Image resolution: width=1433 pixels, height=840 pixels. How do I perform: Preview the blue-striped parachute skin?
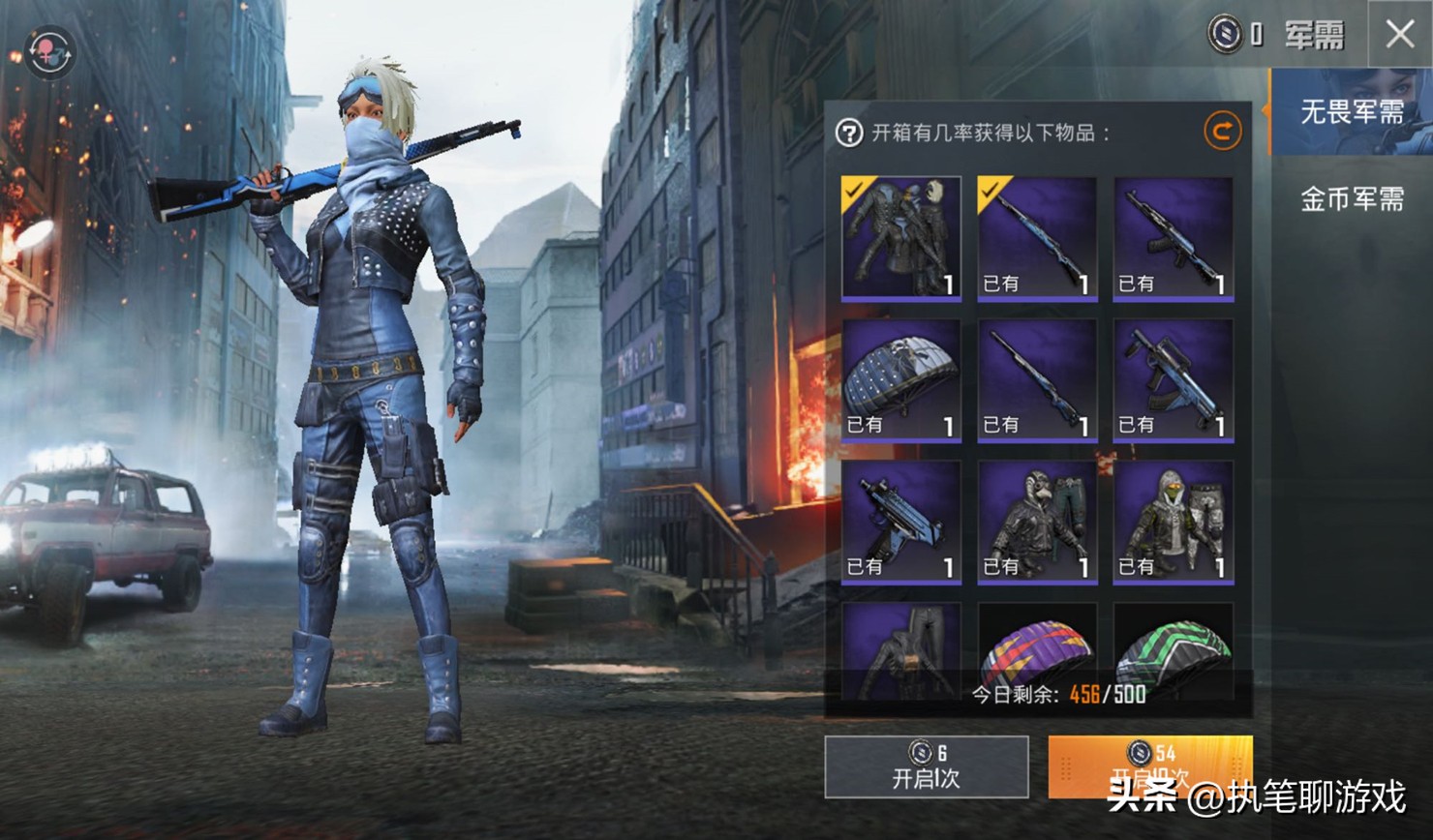coord(900,380)
